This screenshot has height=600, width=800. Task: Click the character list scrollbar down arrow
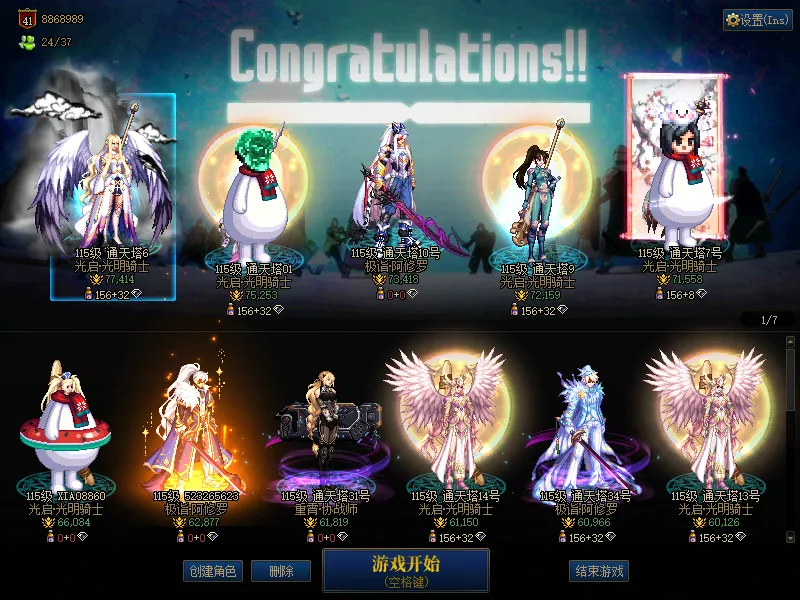[791, 538]
